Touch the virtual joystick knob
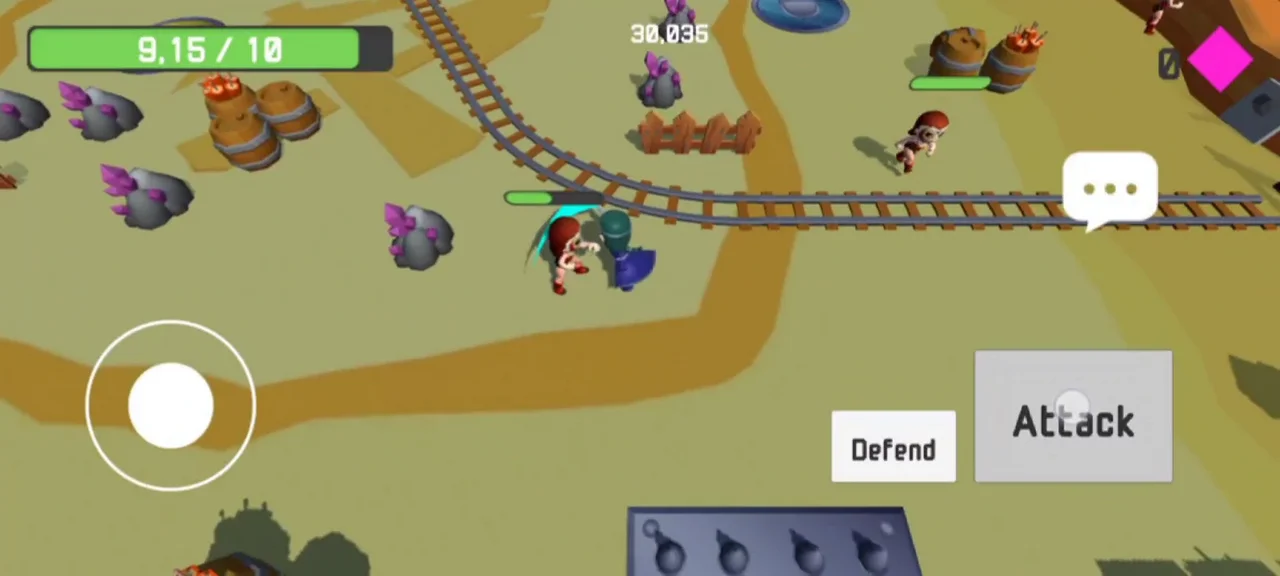1280x576 pixels. tap(171, 405)
